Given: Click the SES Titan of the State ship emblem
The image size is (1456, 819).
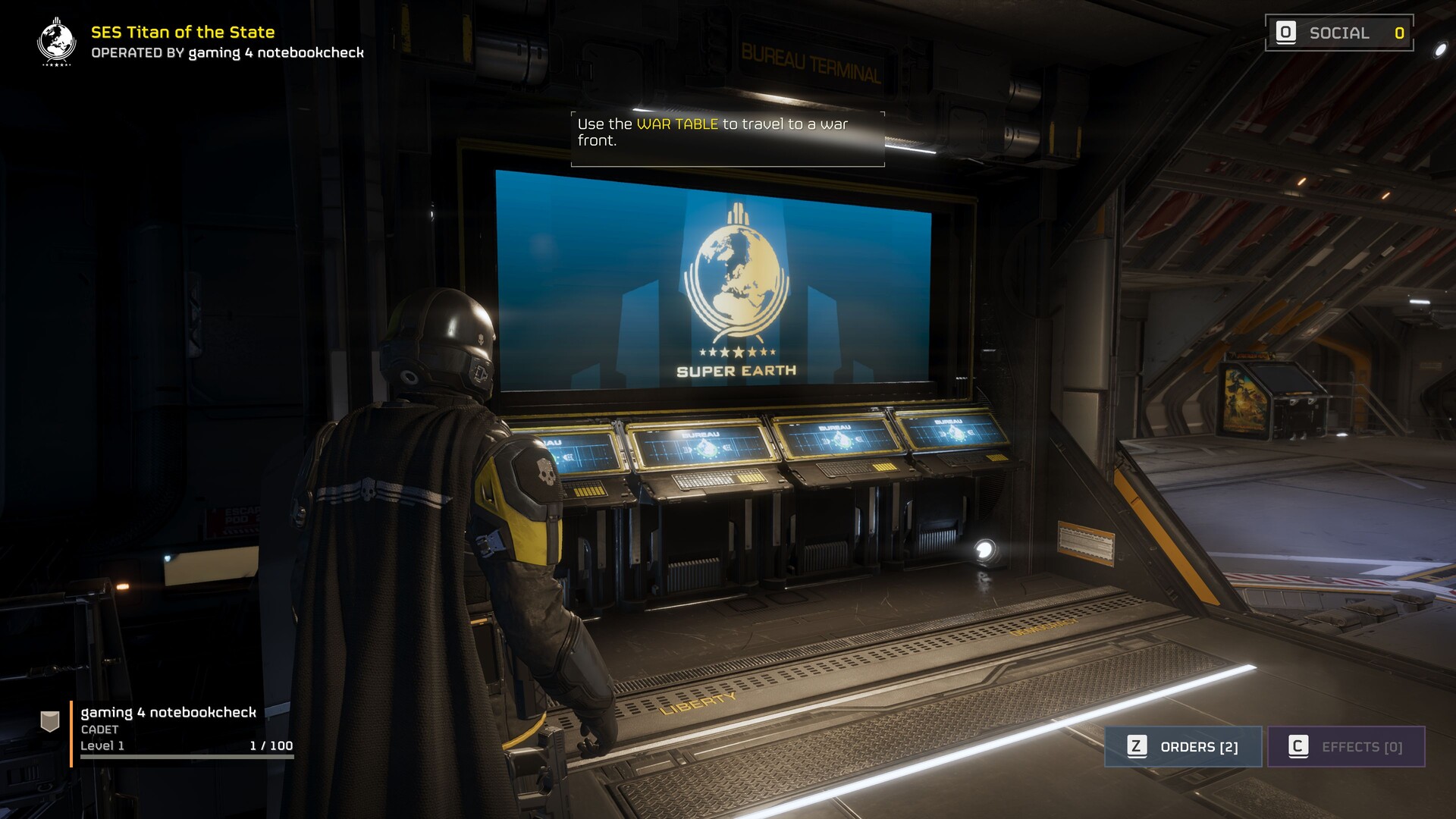Looking at the screenshot, I should (57, 42).
